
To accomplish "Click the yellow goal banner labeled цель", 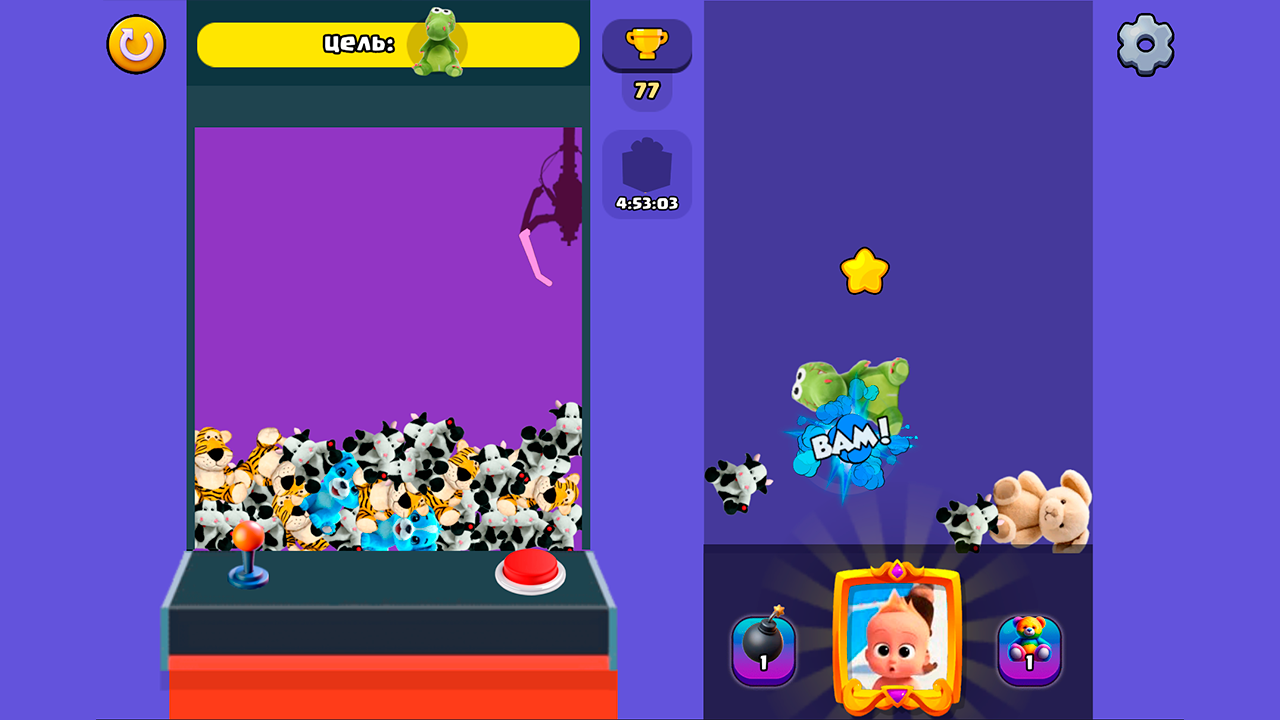I will click(x=360, y=44).
